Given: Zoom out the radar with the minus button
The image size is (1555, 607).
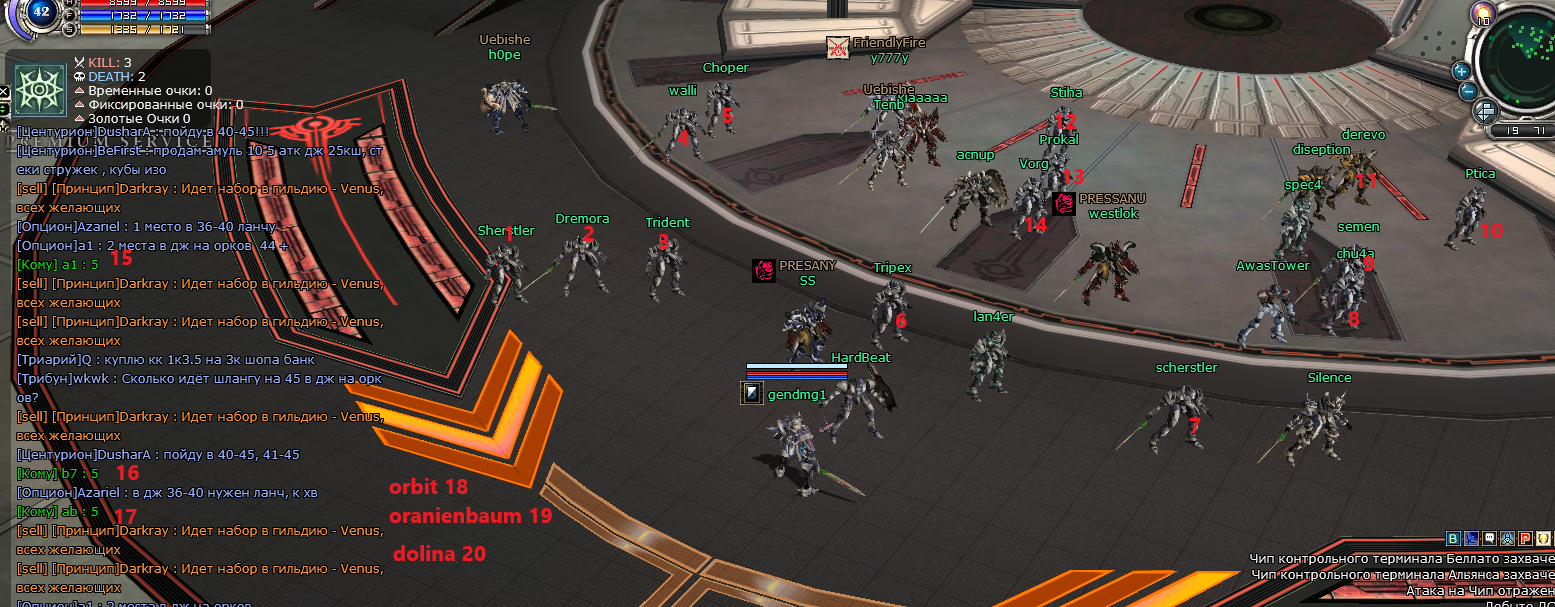Looking at the screenshot, I should (1467, 91).
